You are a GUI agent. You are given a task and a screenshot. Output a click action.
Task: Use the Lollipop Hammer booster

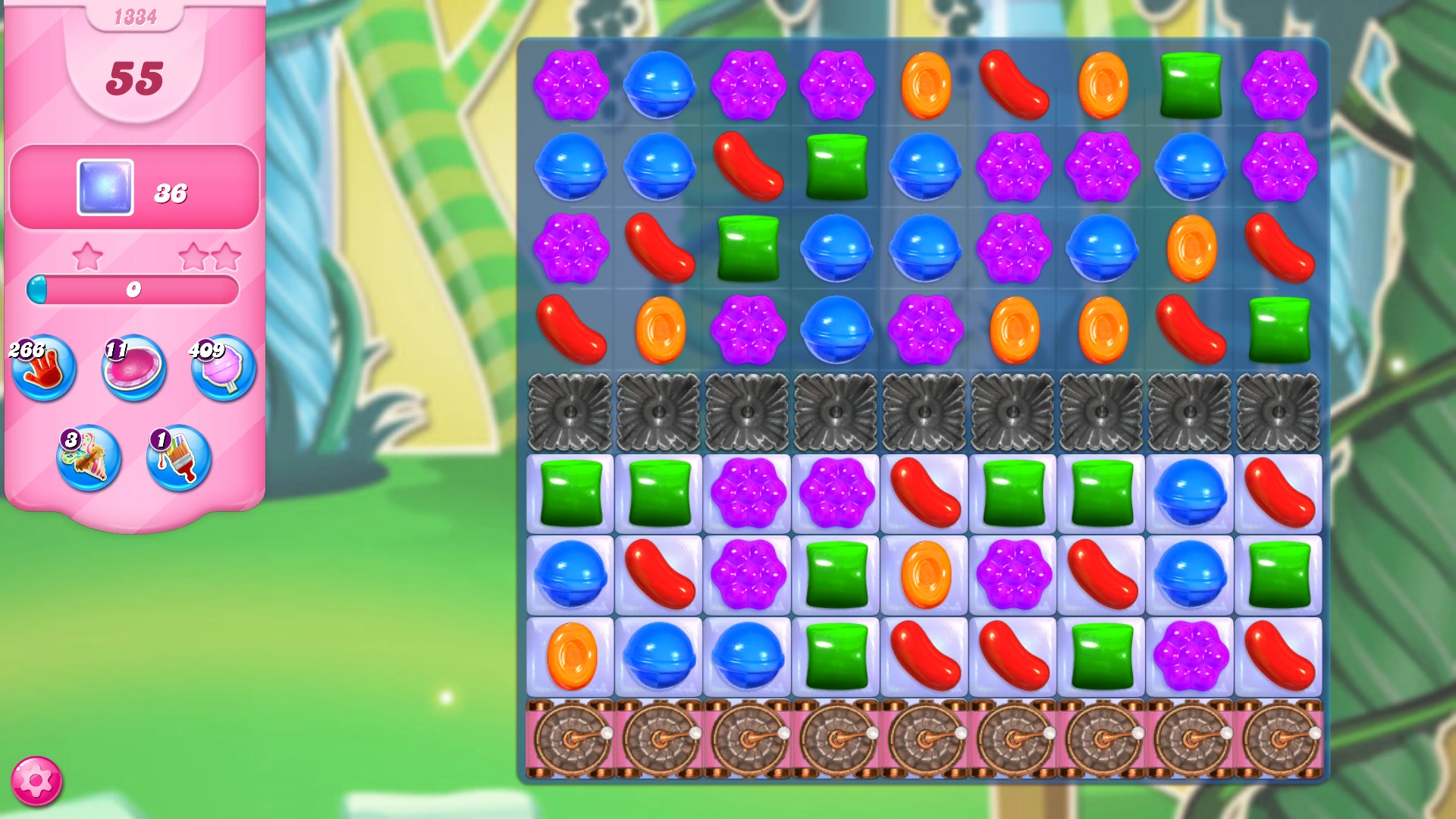[133, 371]
